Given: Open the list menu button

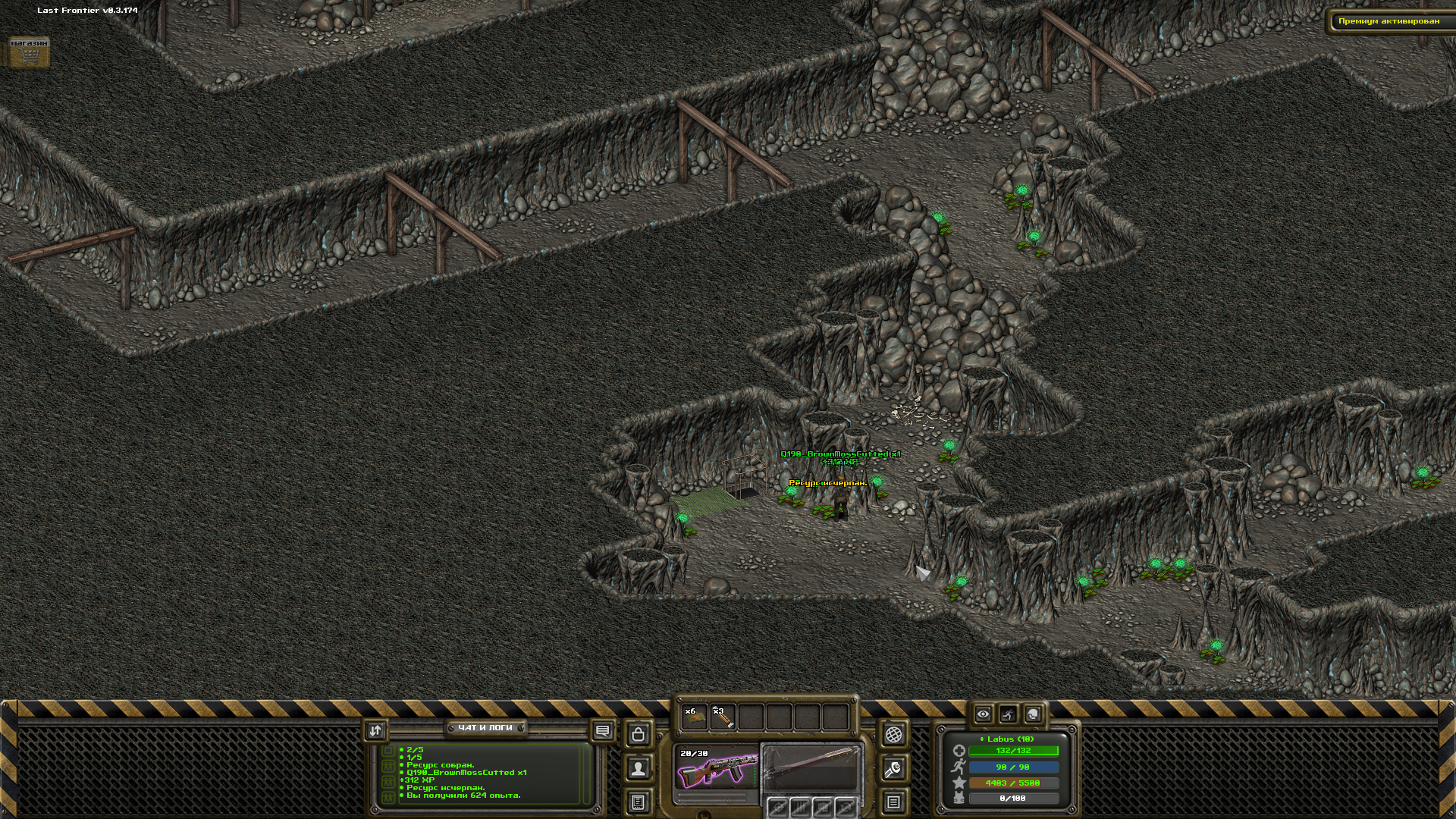Looking at the screenshot, I should point(893,802).
